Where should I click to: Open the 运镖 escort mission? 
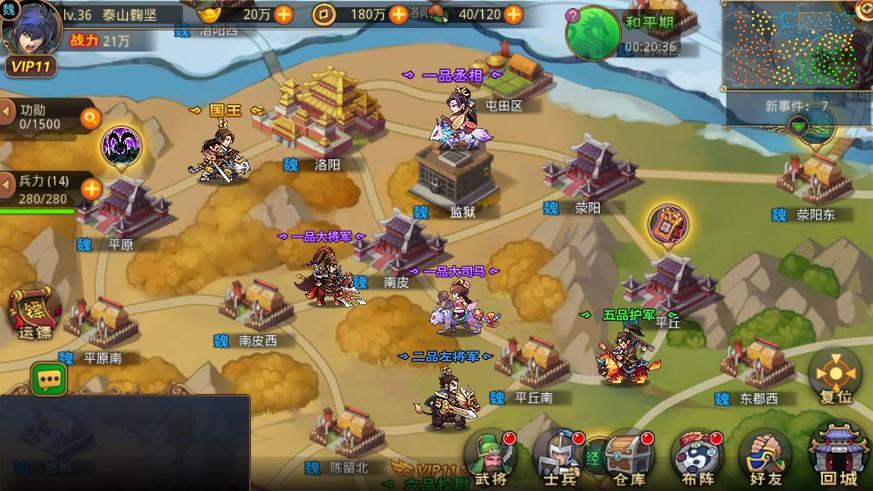pyautogui.click(x=33, y=312)
